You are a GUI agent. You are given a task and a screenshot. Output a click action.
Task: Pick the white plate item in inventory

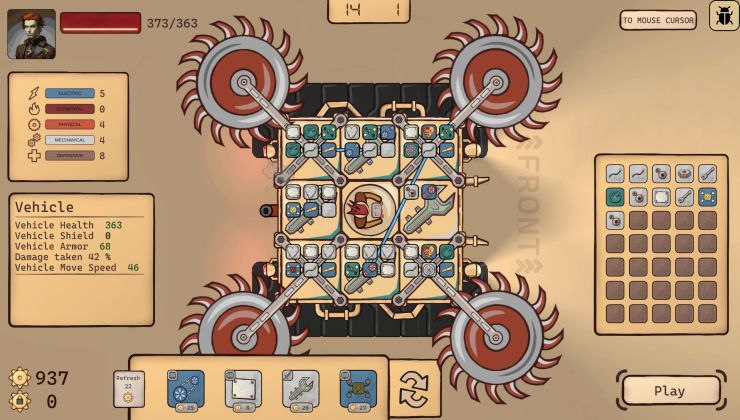pos(661,197)
